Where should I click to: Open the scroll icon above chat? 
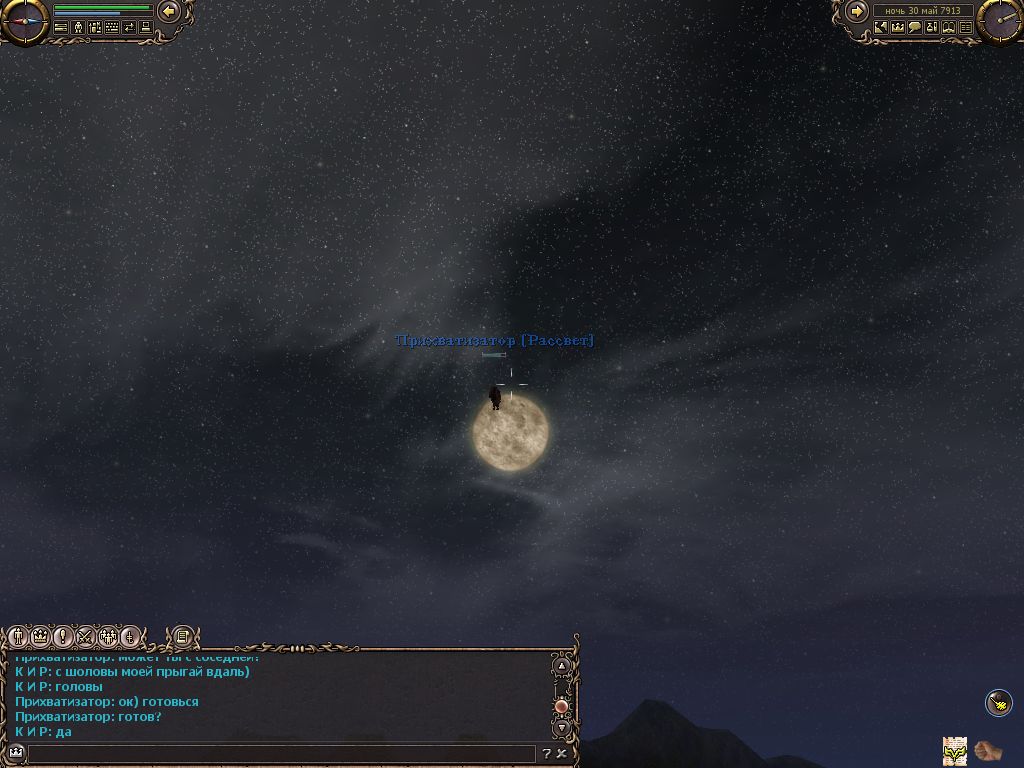182,636
